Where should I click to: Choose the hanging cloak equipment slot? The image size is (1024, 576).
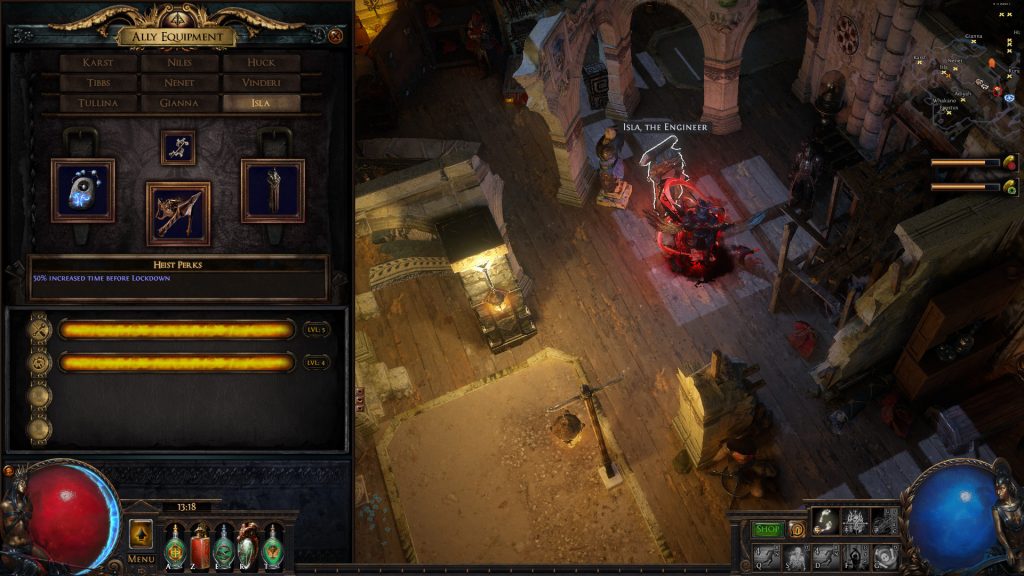(273, 190)
